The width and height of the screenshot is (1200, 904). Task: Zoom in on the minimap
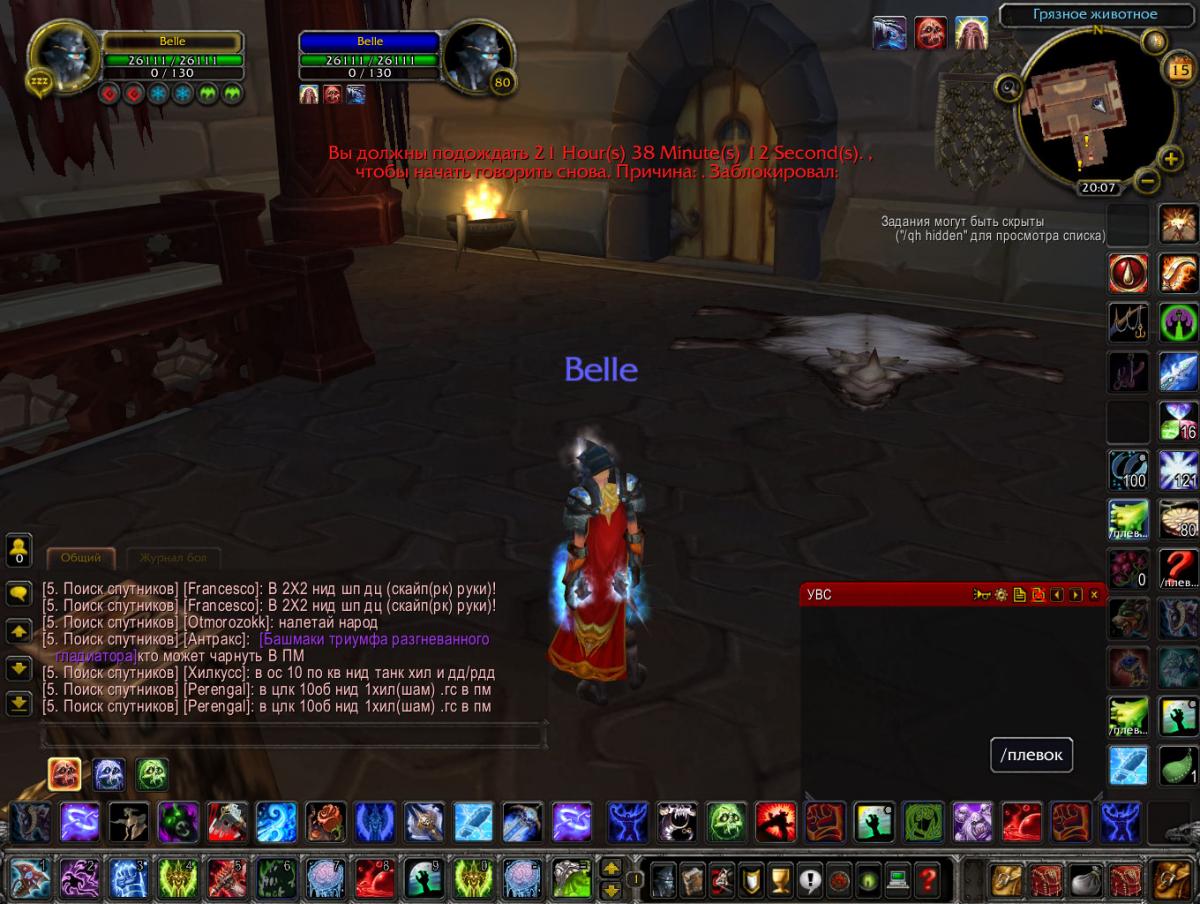pyautogui.click(x=1170, y=158)
